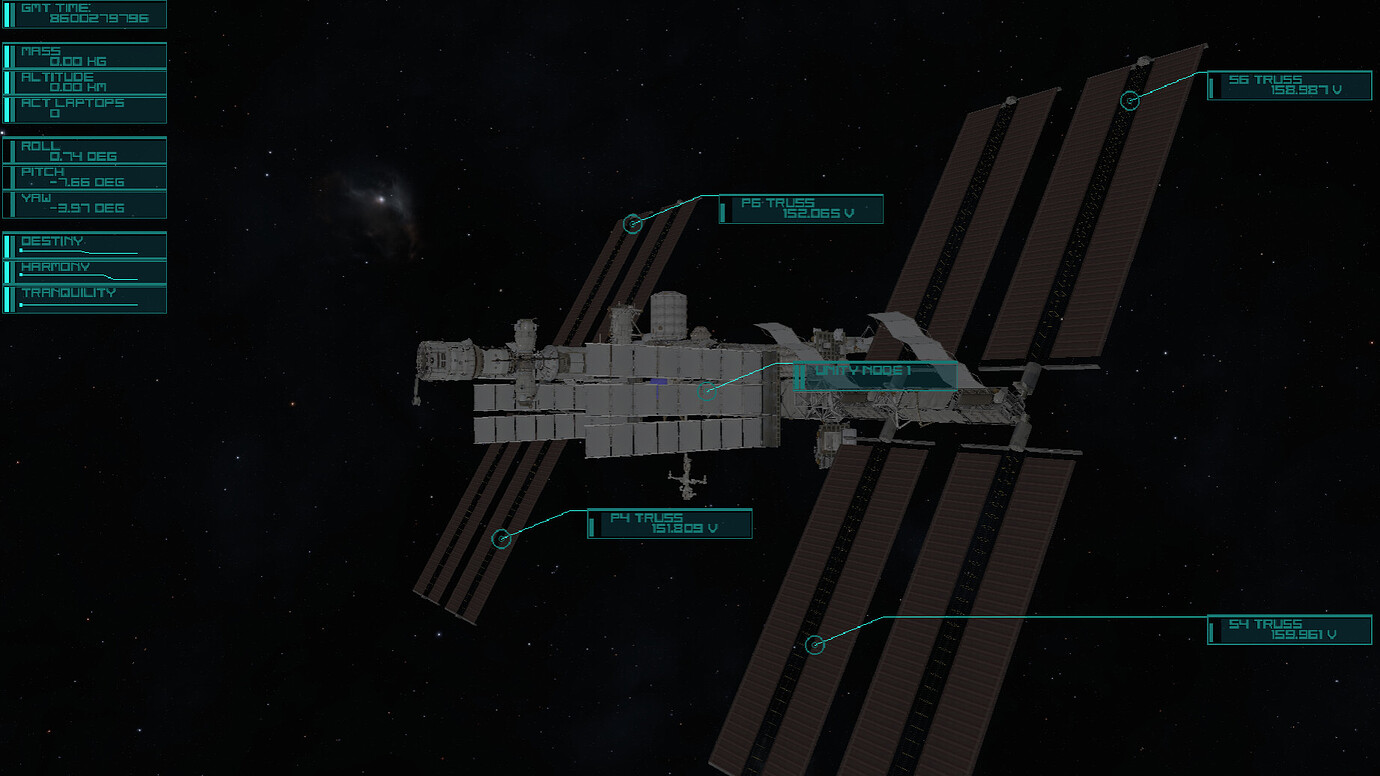Pick the P4 Truss callout label
Image resolution: width=1380 pixels, height=776 pixels.
click(669, 524)
